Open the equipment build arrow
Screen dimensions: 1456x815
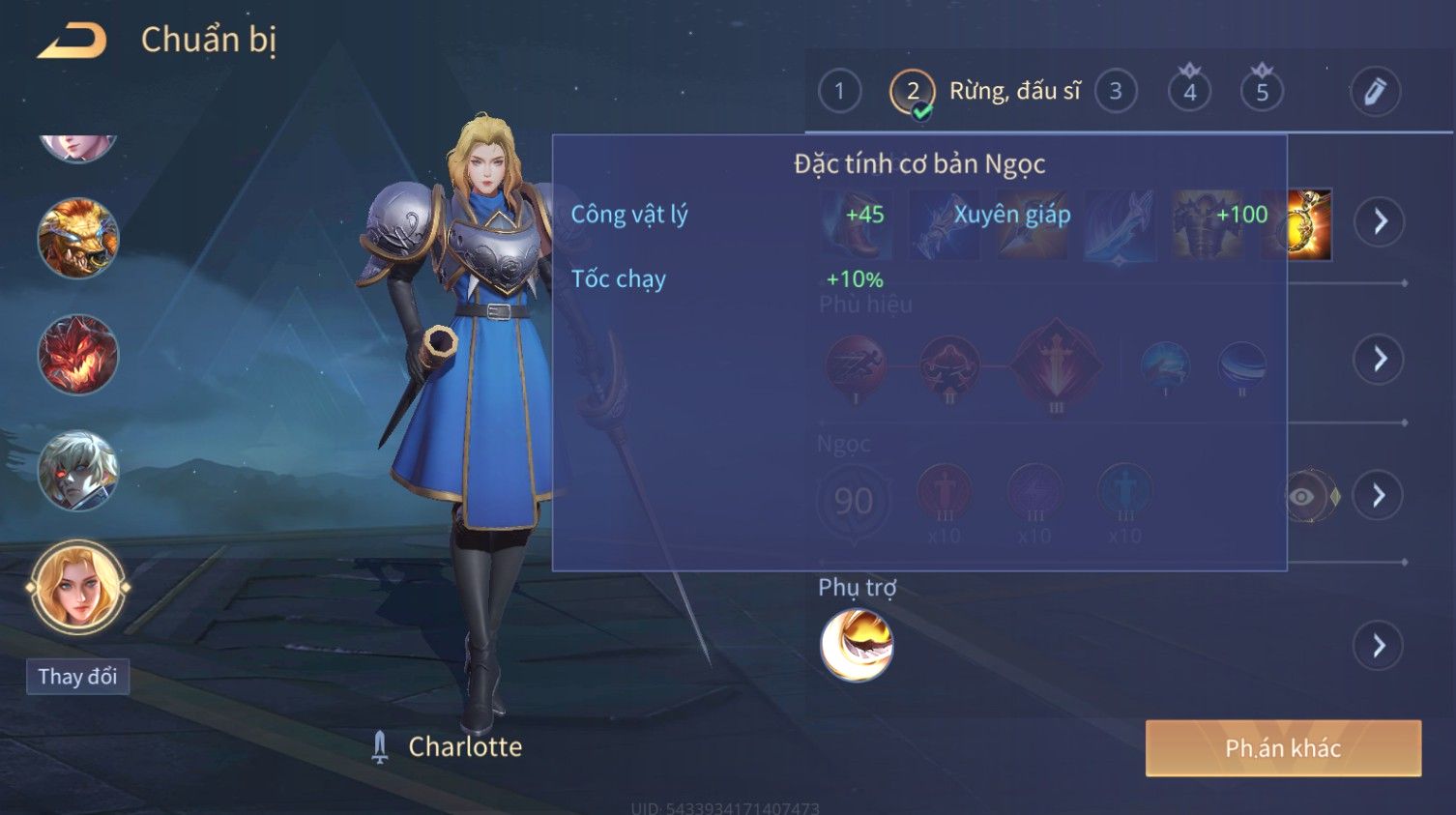click(x=1380, y=221)
